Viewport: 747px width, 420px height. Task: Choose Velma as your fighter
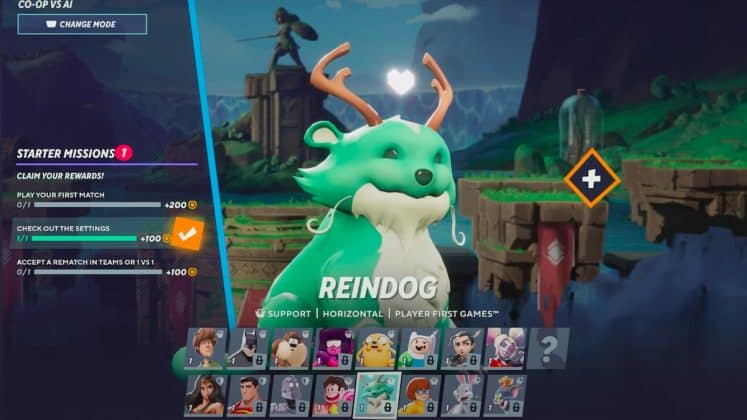tap(423, 394)
